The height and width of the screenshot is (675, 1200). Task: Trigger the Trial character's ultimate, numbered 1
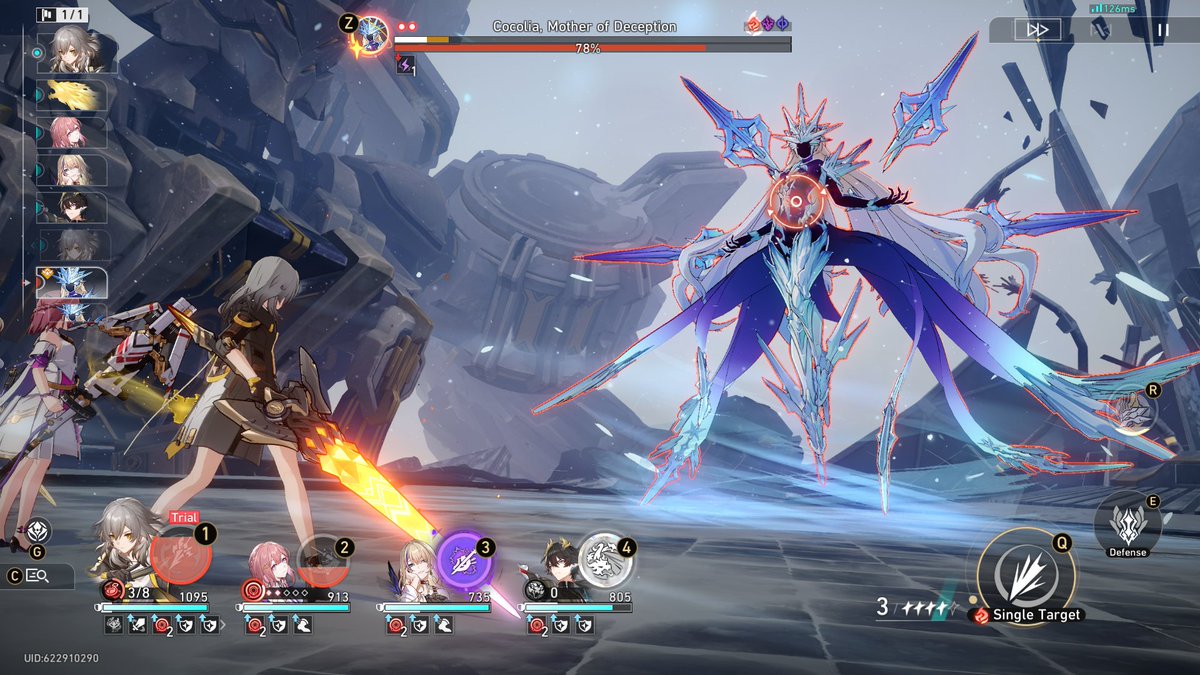[x=180, y=556]
